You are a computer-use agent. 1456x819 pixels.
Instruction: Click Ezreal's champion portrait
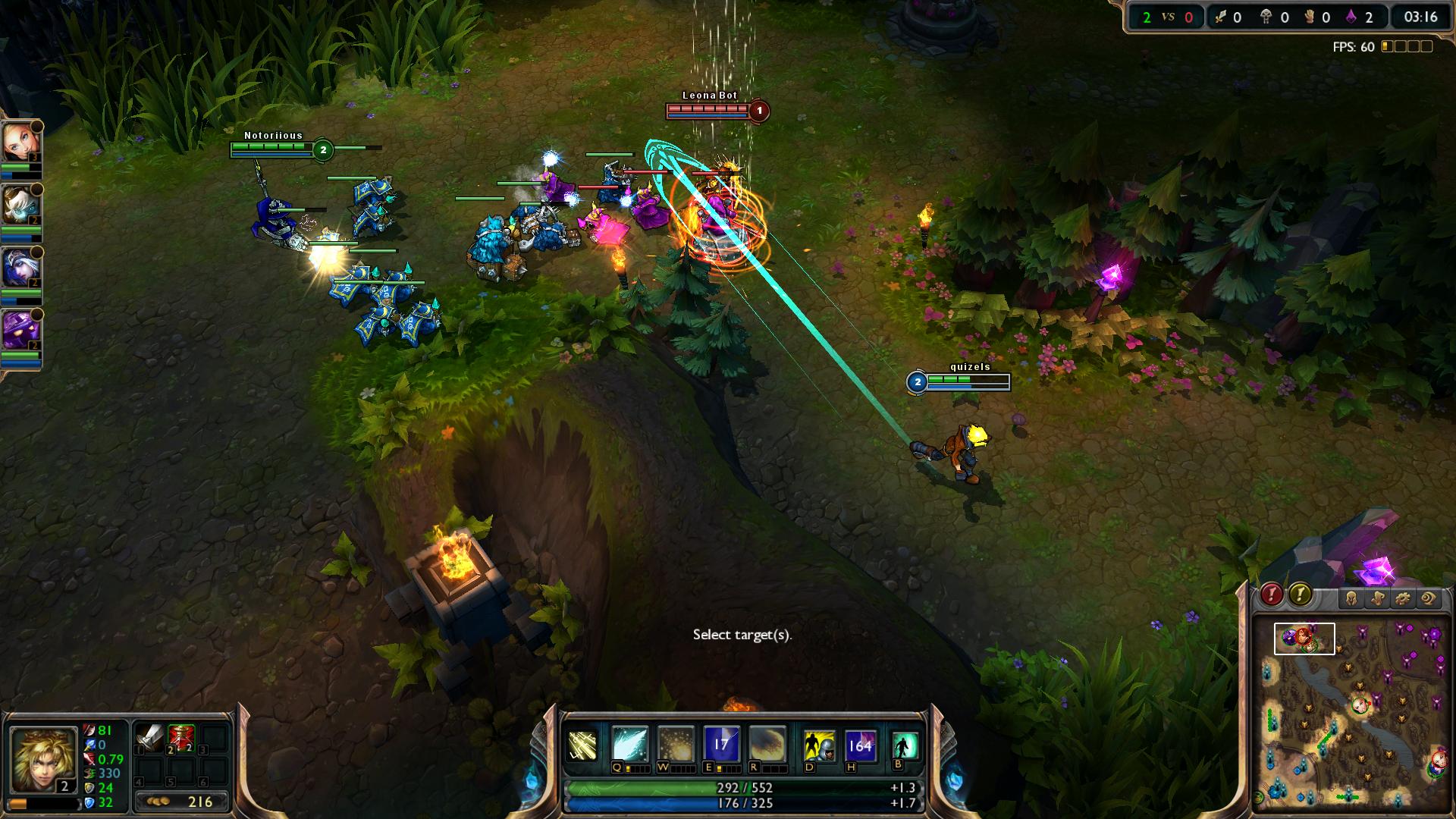42,755
